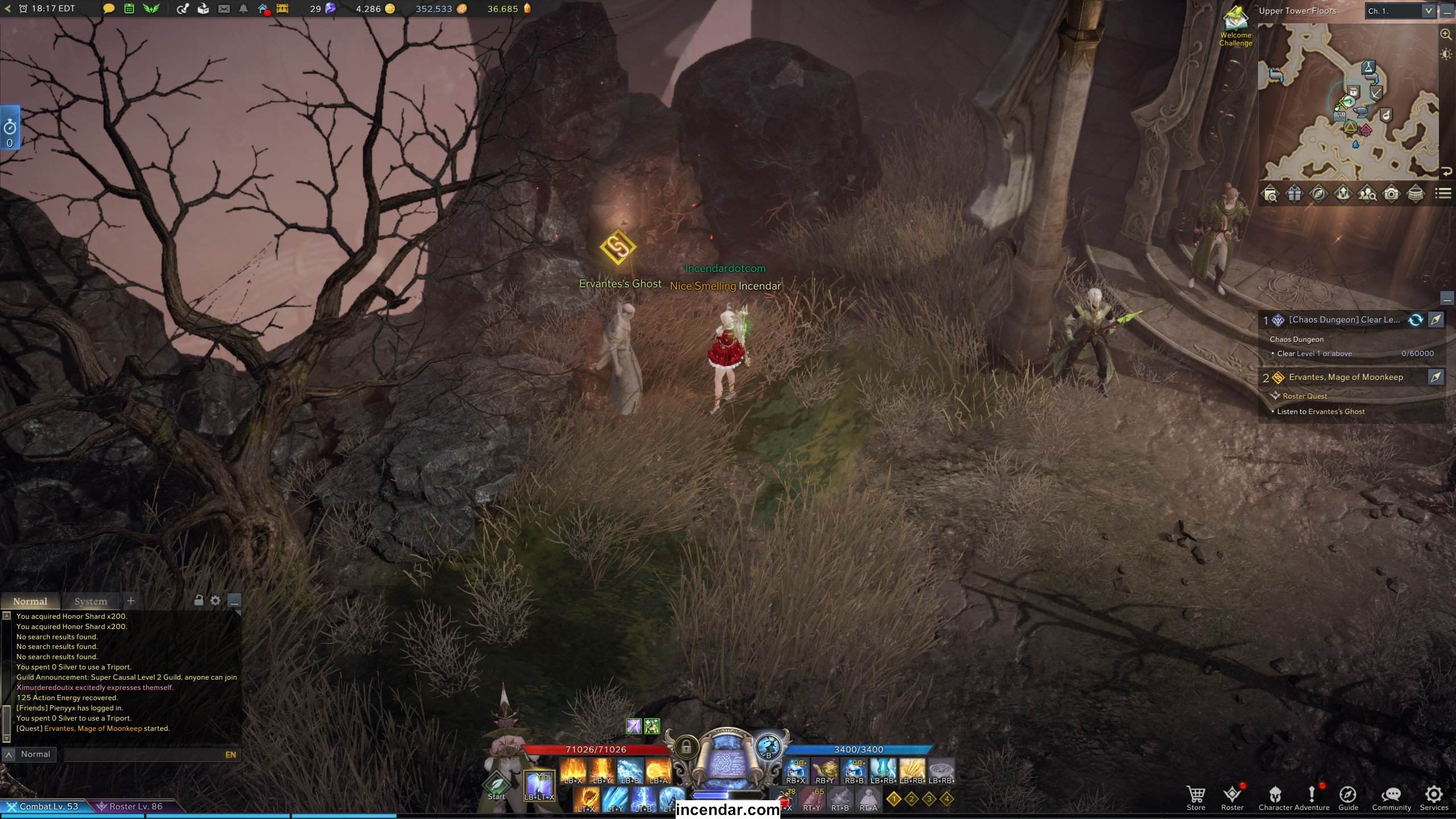1456x819 pixels.
Task: Zoom in the minimap with magnifier button
Action: pos(1445,34)
